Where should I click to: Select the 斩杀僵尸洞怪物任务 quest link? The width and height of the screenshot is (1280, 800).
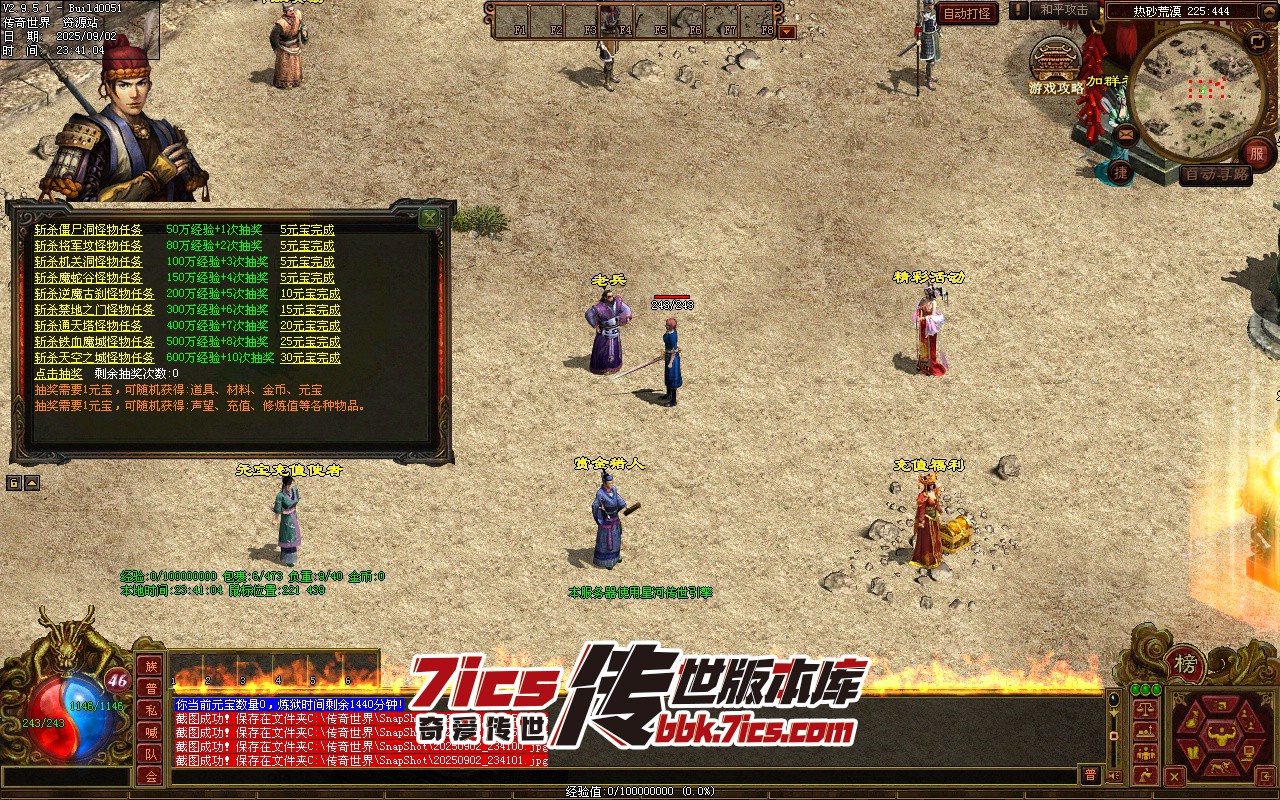pos(88,230)
